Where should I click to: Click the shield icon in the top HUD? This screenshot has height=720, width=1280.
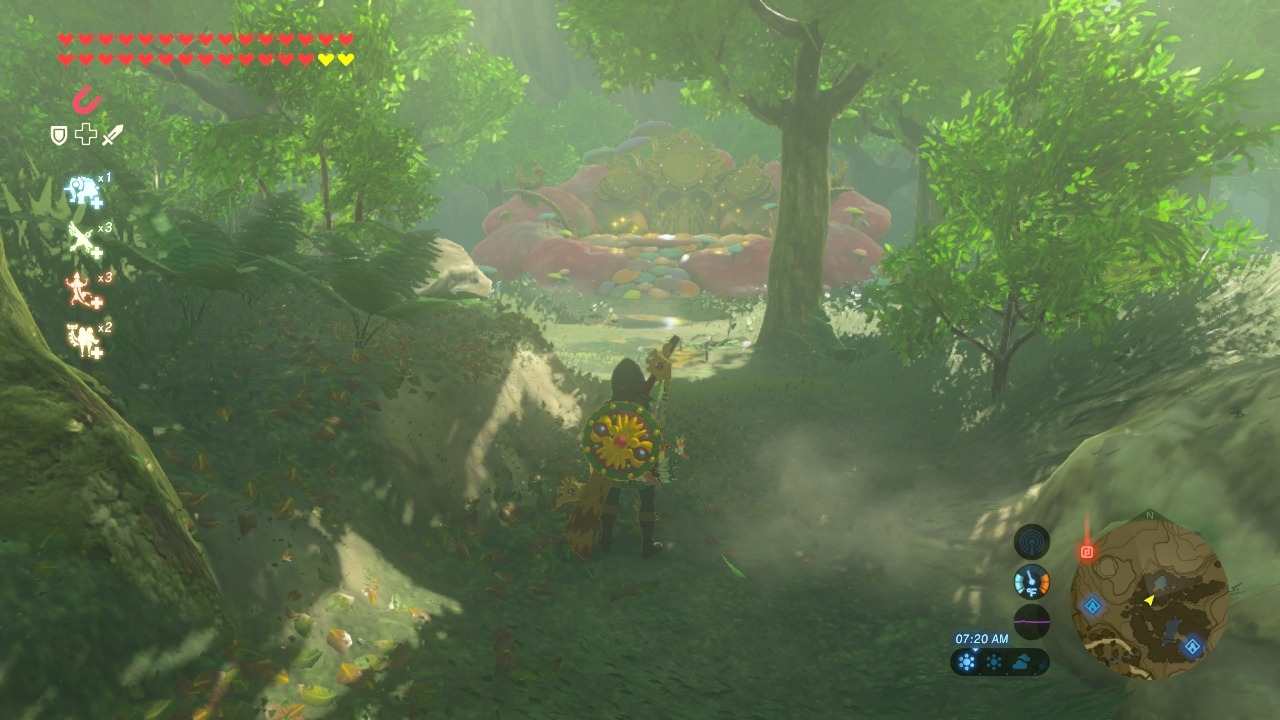(58, 135)
